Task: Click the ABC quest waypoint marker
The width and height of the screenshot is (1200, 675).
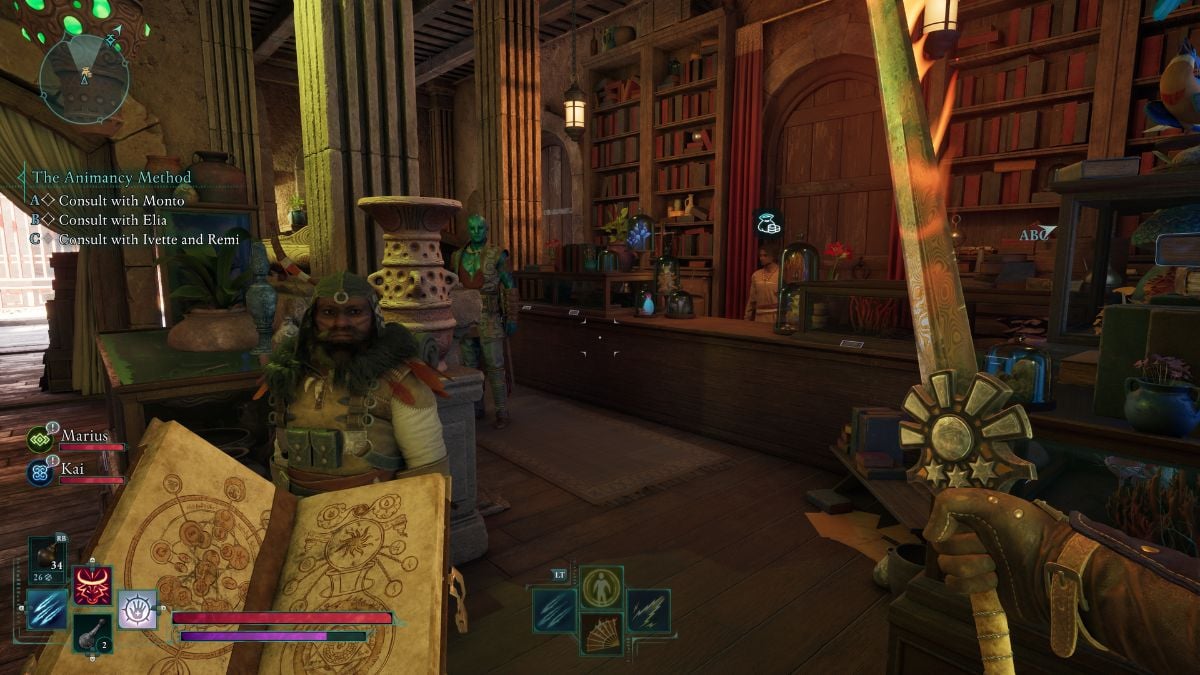Action: [x=1036, y=234]
